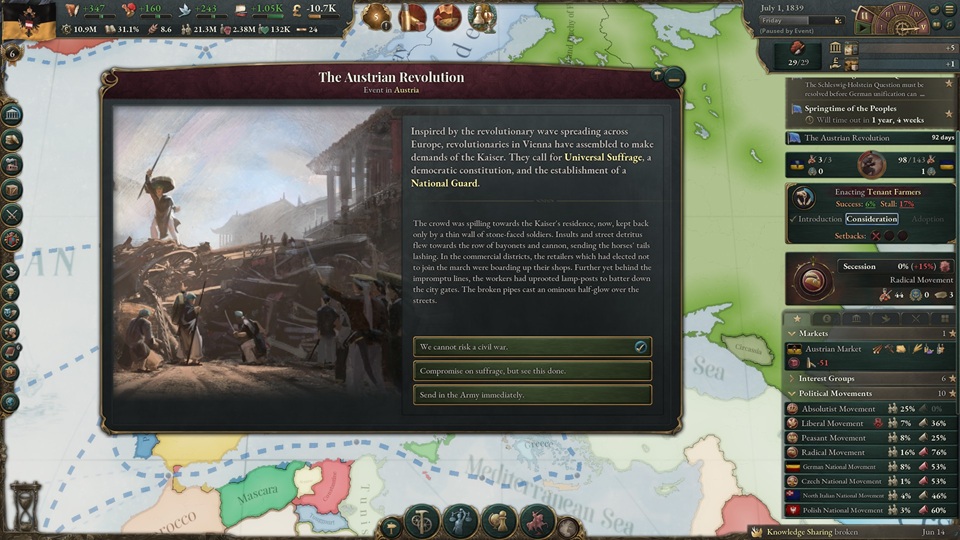Minimize the Austrian Revolution event window

click(674, 75)
